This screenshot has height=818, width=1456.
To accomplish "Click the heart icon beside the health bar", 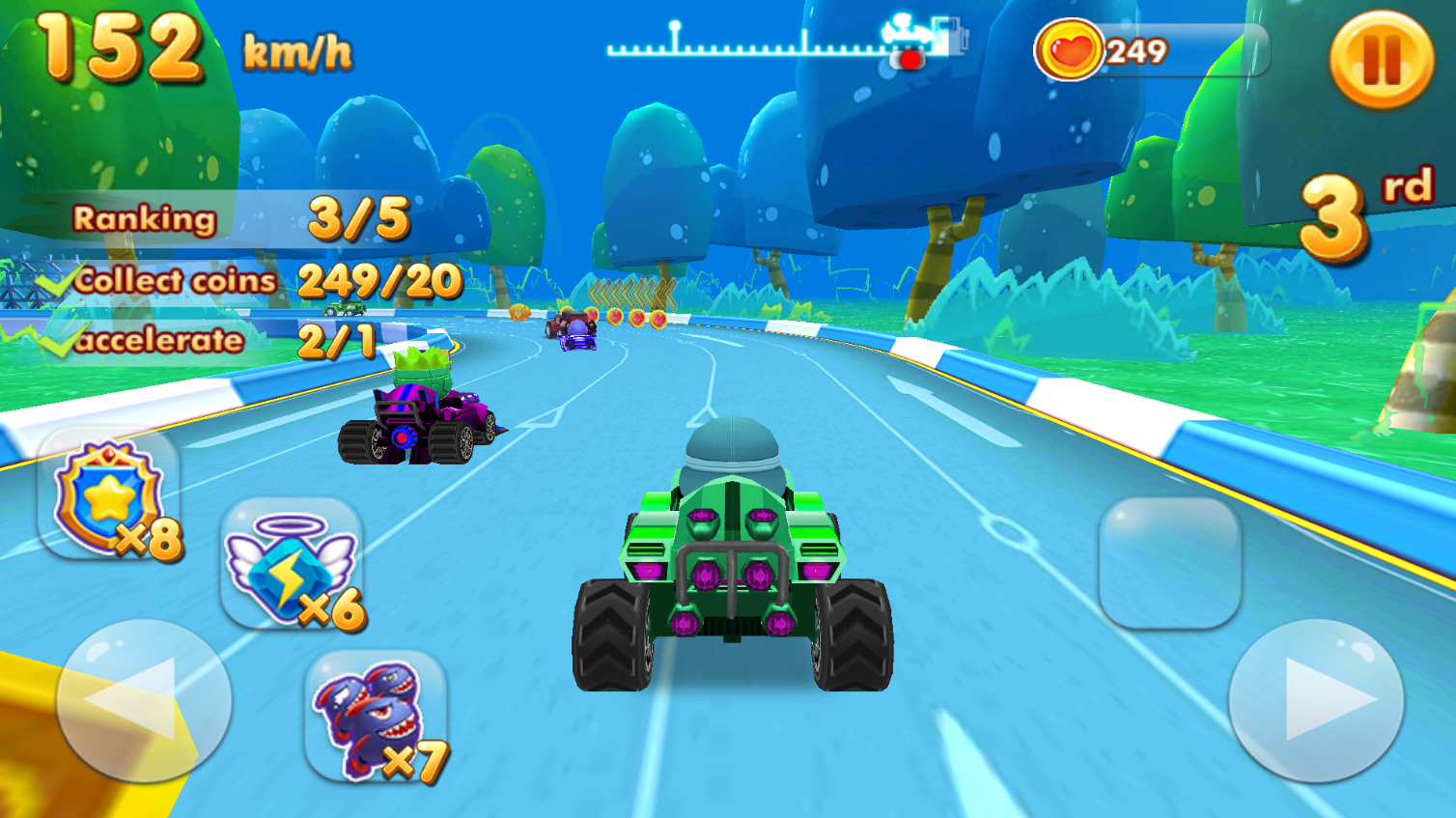I will point(1071,51).
